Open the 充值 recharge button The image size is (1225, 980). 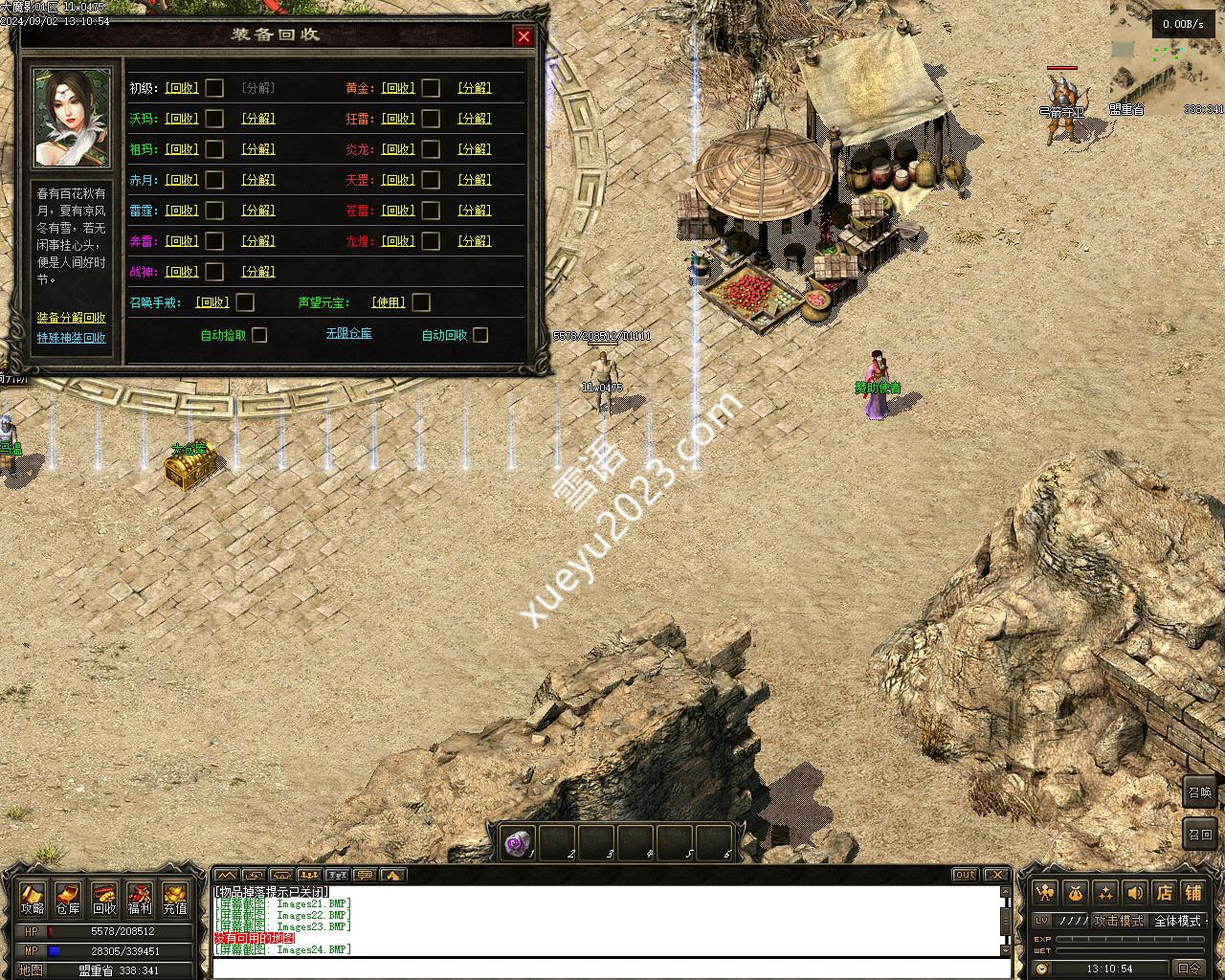tap(175, 900)
